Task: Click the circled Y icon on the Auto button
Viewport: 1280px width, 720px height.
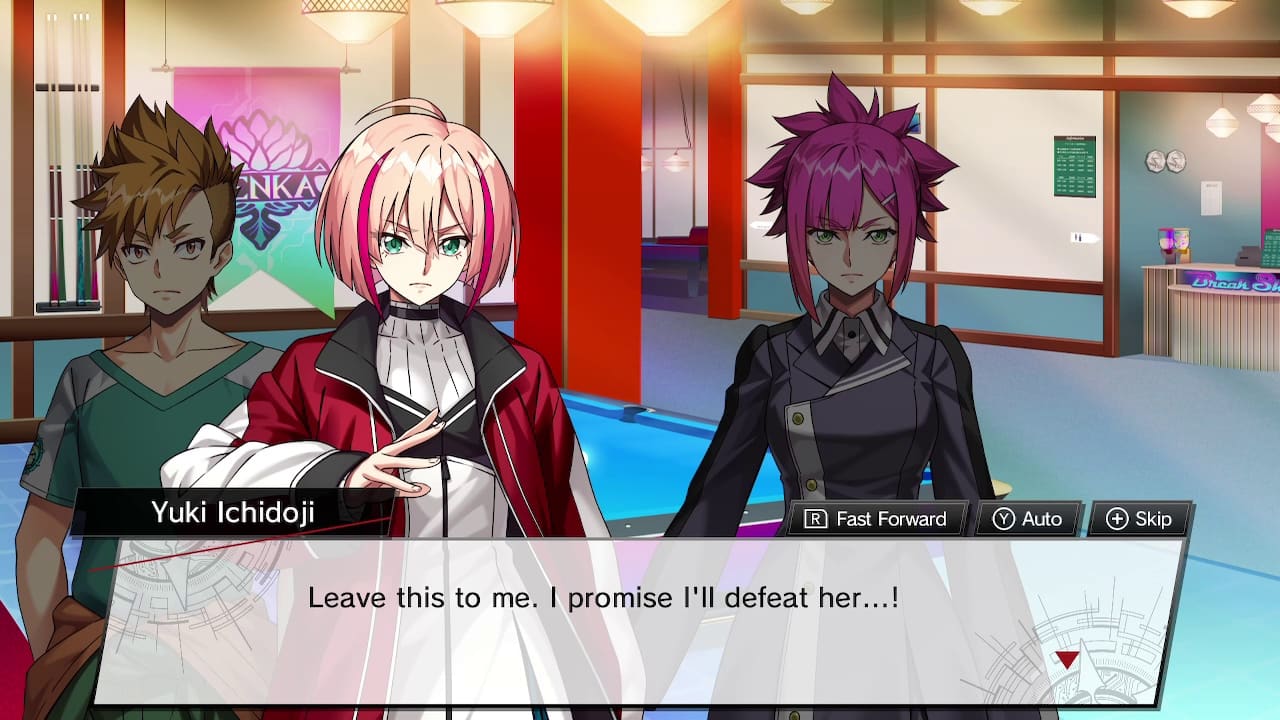Action: click(x=1003, y=519)
